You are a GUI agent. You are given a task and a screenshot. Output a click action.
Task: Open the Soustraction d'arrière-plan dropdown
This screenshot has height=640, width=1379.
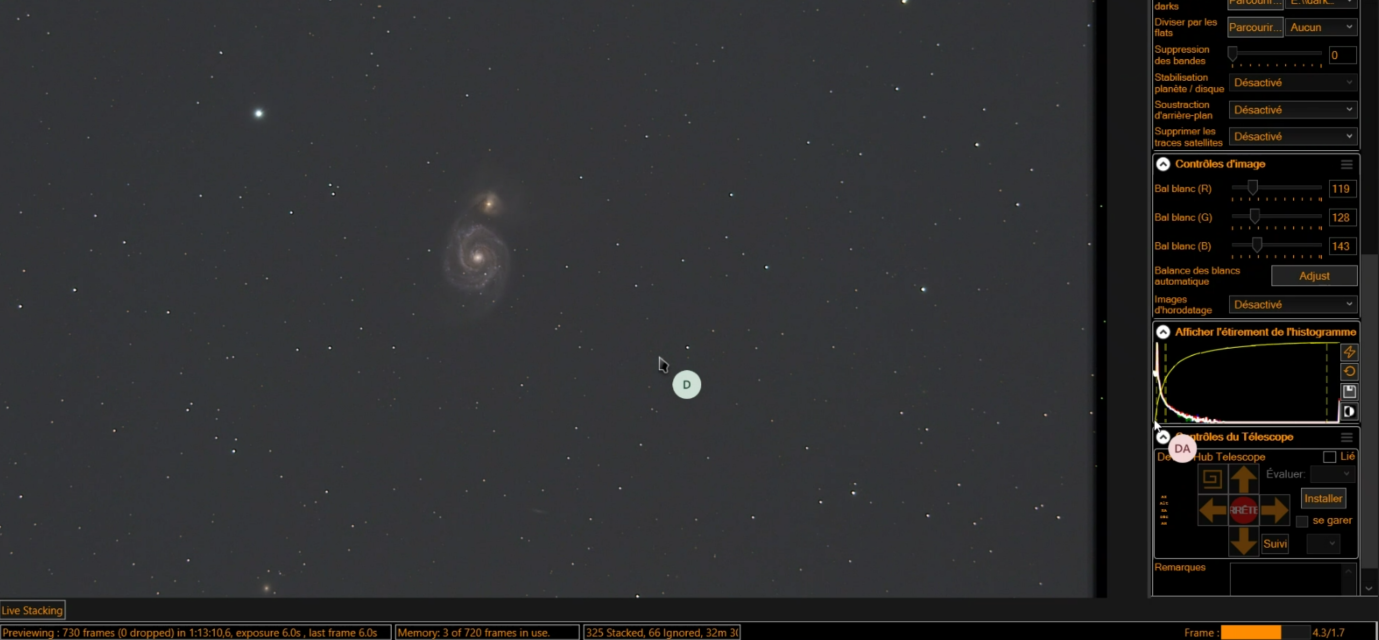1293,109
